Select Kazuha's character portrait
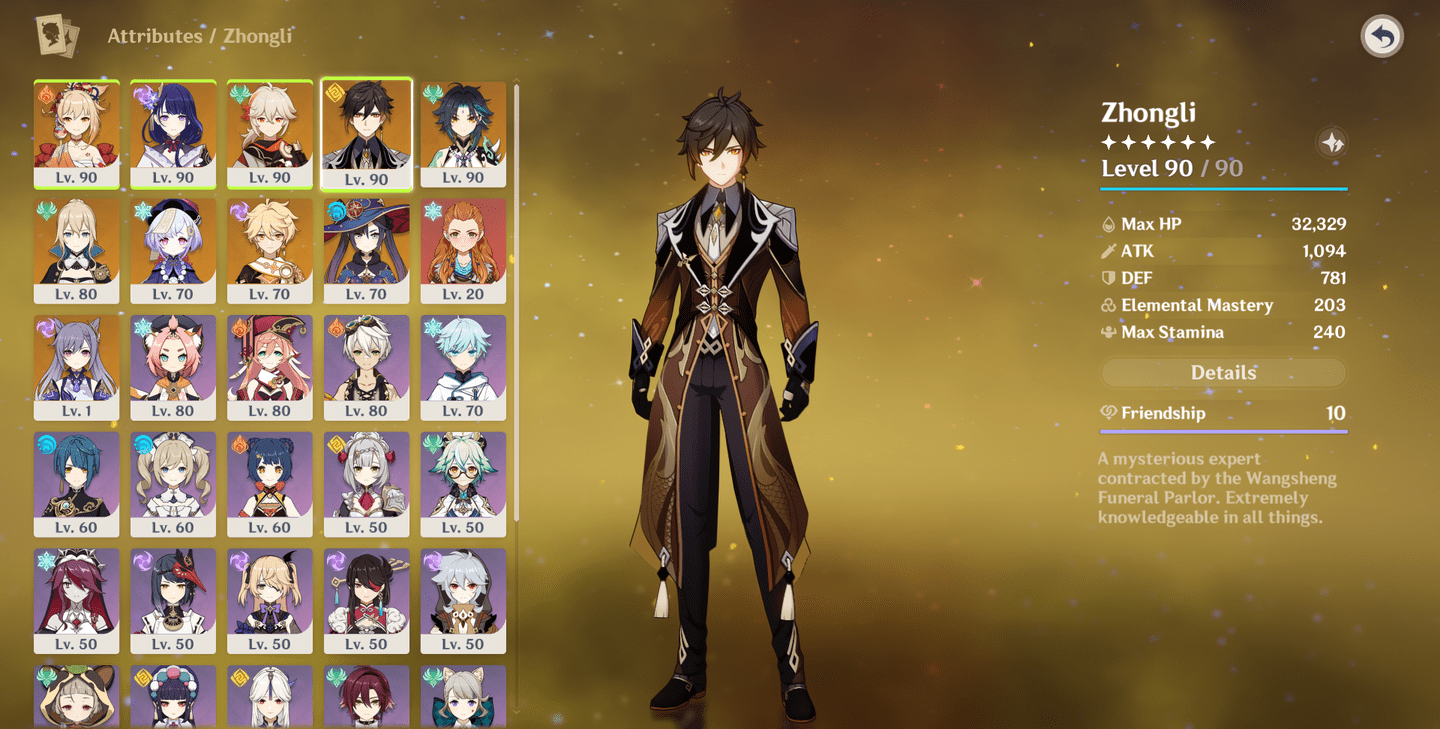This screenshot has height=729, width=1440. [270, 128]
